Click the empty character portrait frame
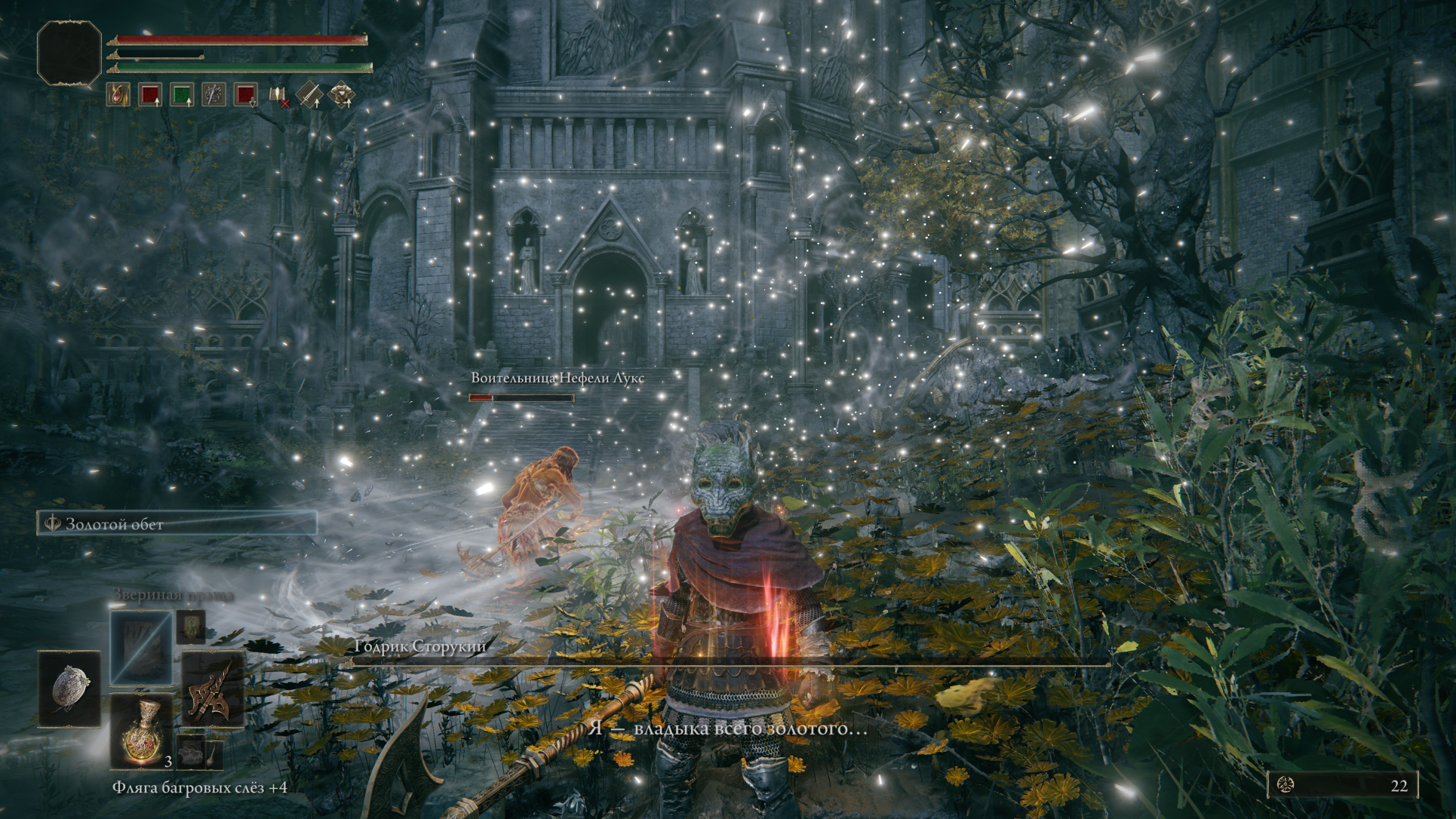Screen dimensions: 1456x819 click(69, 53)
